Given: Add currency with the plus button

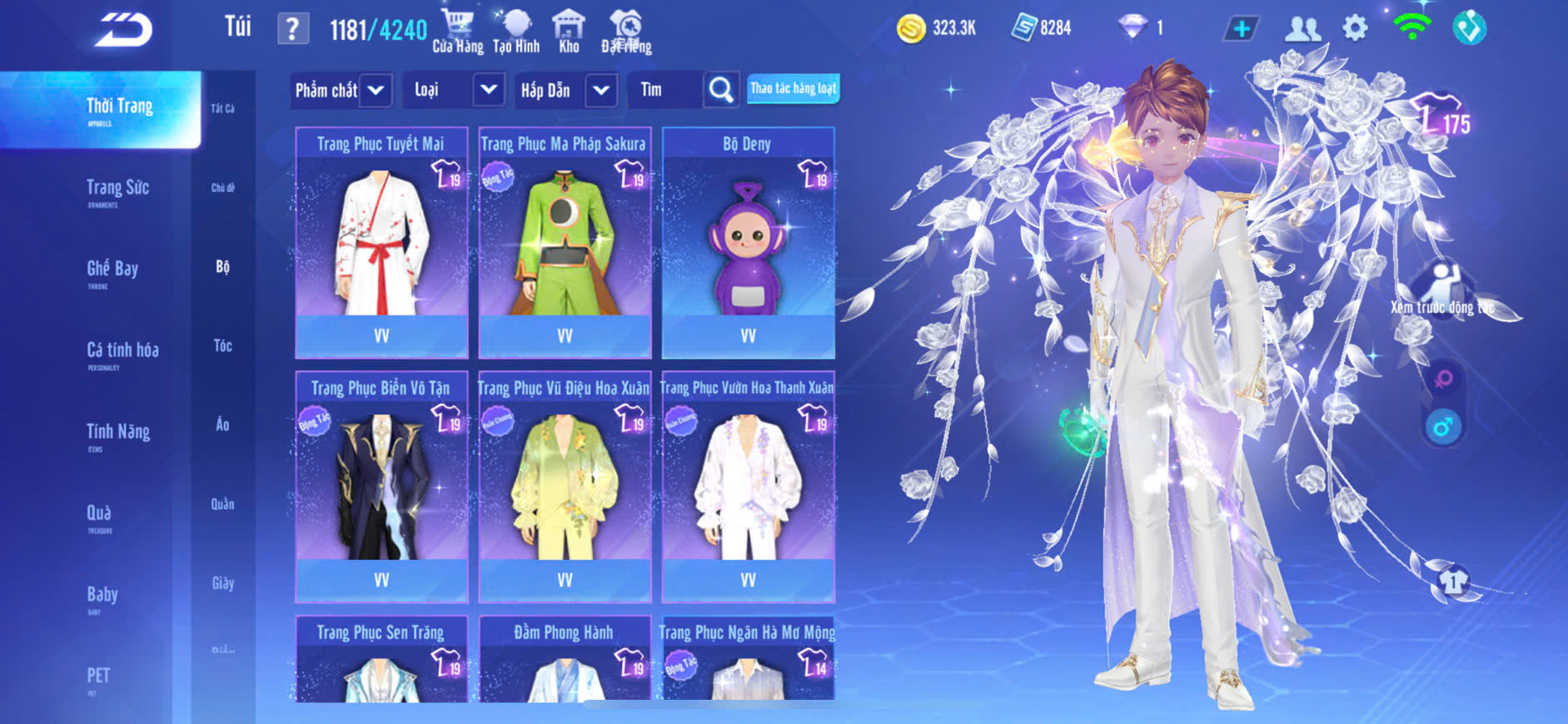Looking at the screenshot, I should point(1241,28).
